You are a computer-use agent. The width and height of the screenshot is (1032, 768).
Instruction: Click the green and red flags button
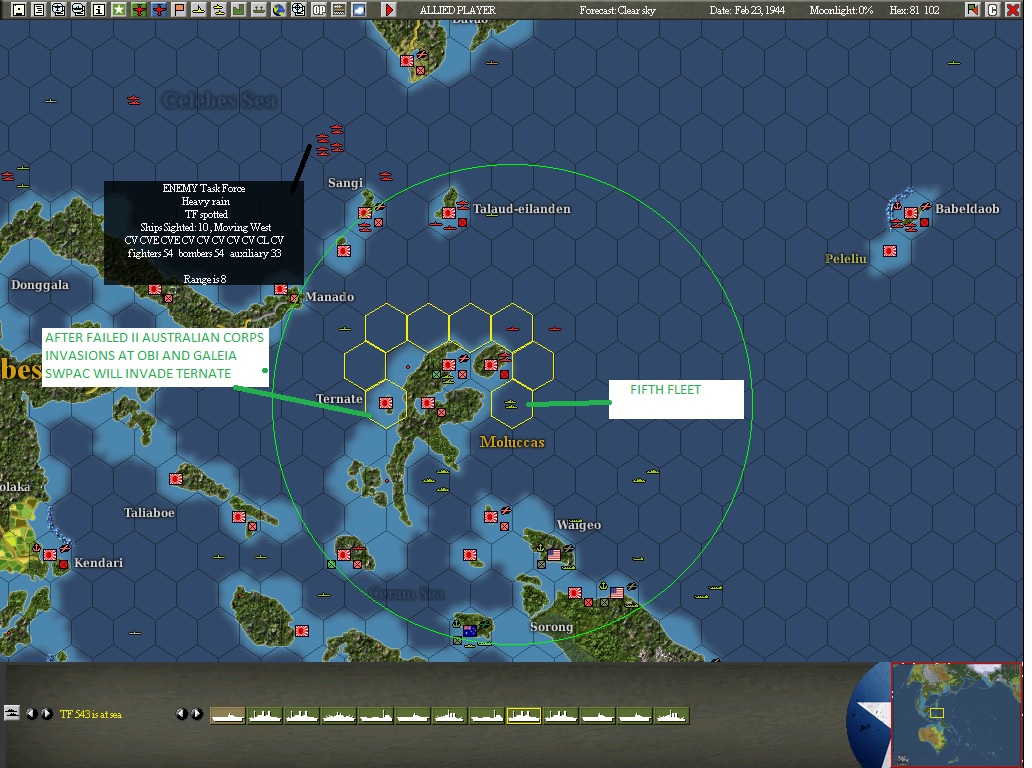click(x=972, y=10)
